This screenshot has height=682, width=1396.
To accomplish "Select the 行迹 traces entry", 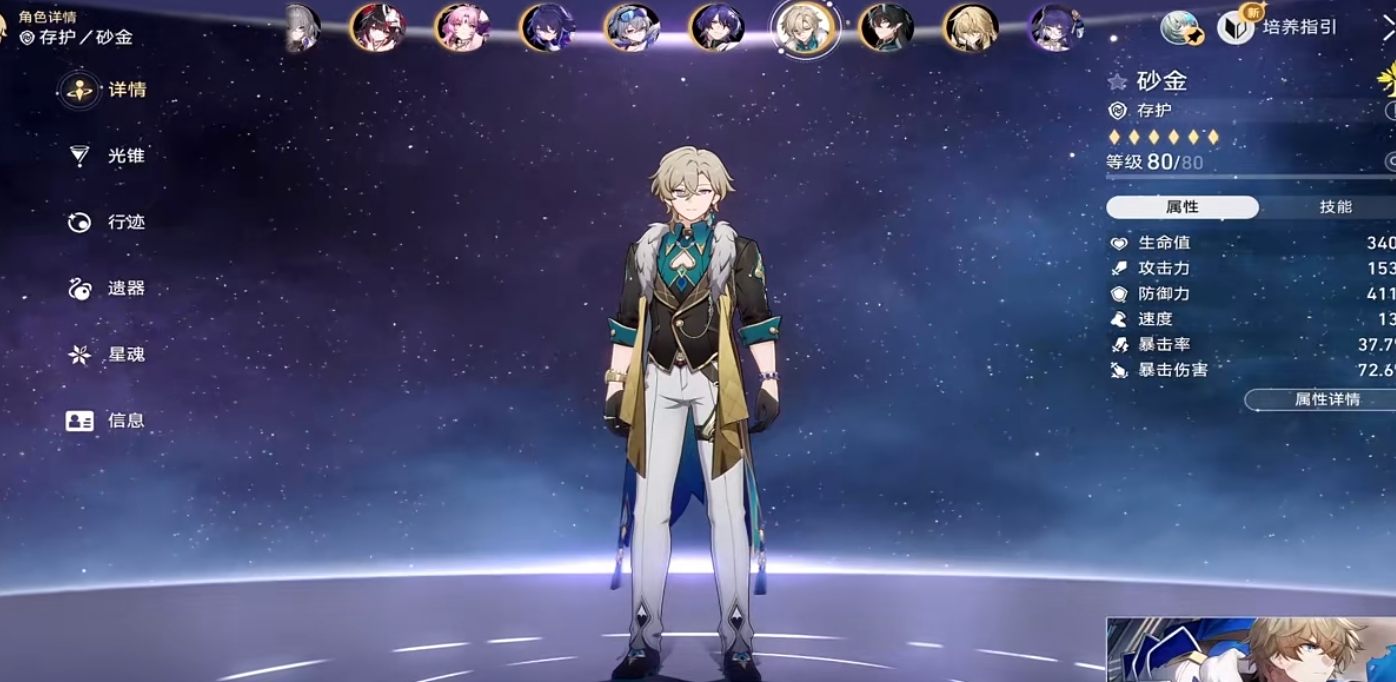I will tap(108, 222).
